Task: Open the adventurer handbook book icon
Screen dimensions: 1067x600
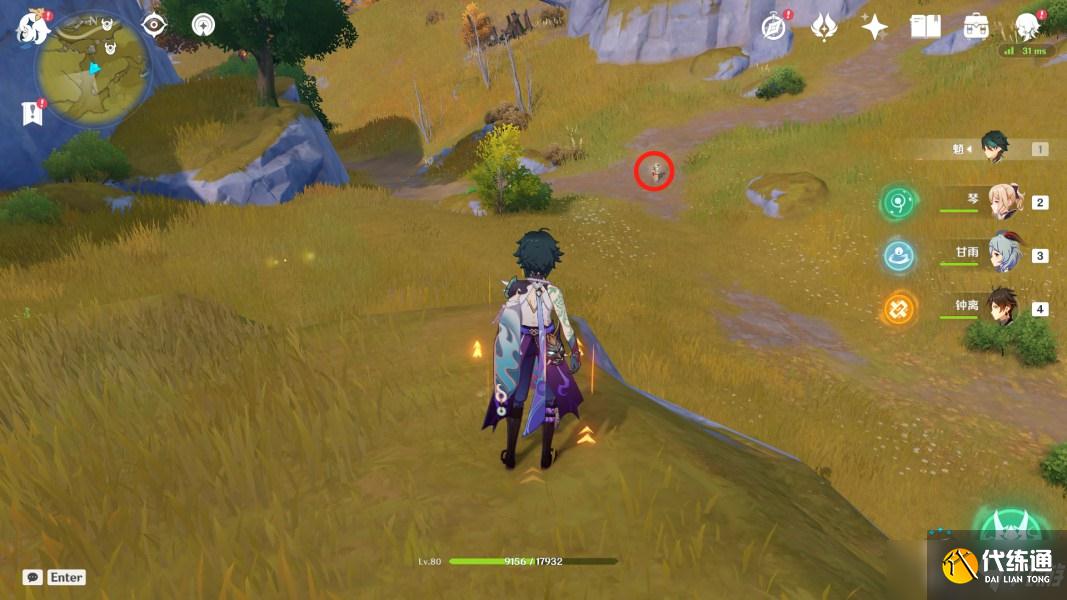Action: [x=925, y=27]
